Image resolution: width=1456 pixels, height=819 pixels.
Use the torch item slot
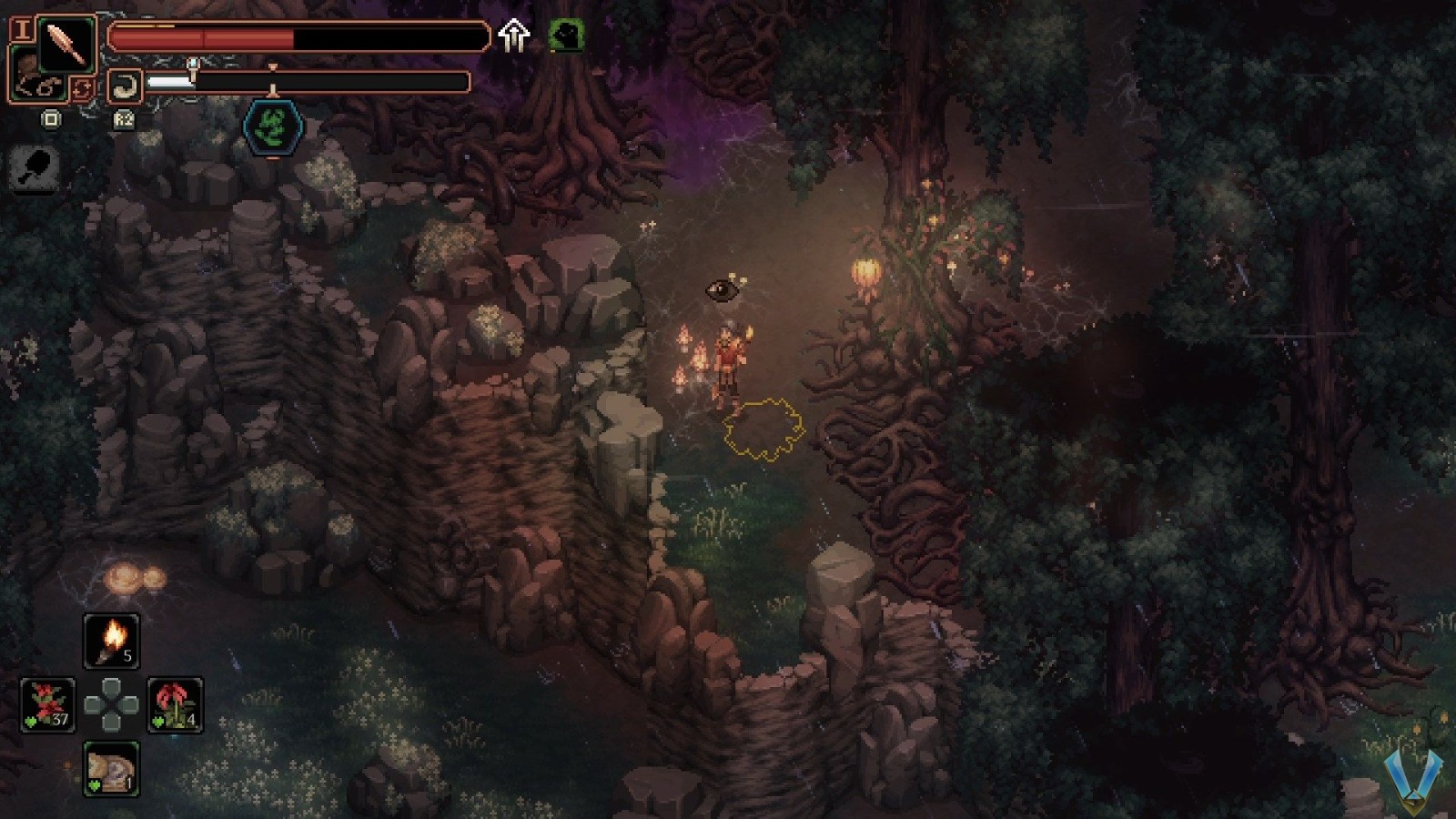[x=112, y=641]
